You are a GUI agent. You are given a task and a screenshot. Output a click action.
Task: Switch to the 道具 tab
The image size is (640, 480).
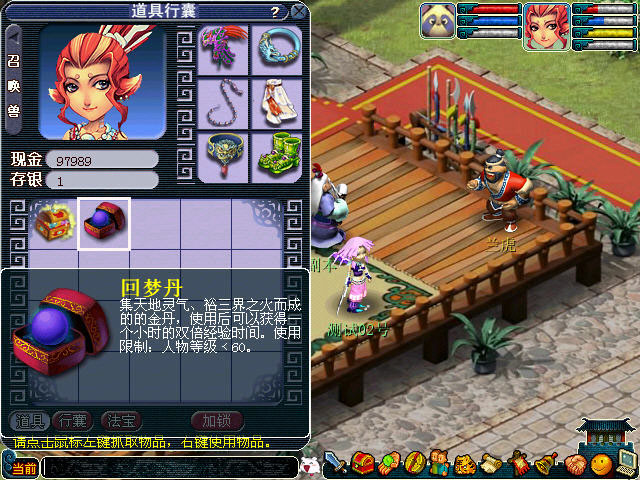[28, 419]
